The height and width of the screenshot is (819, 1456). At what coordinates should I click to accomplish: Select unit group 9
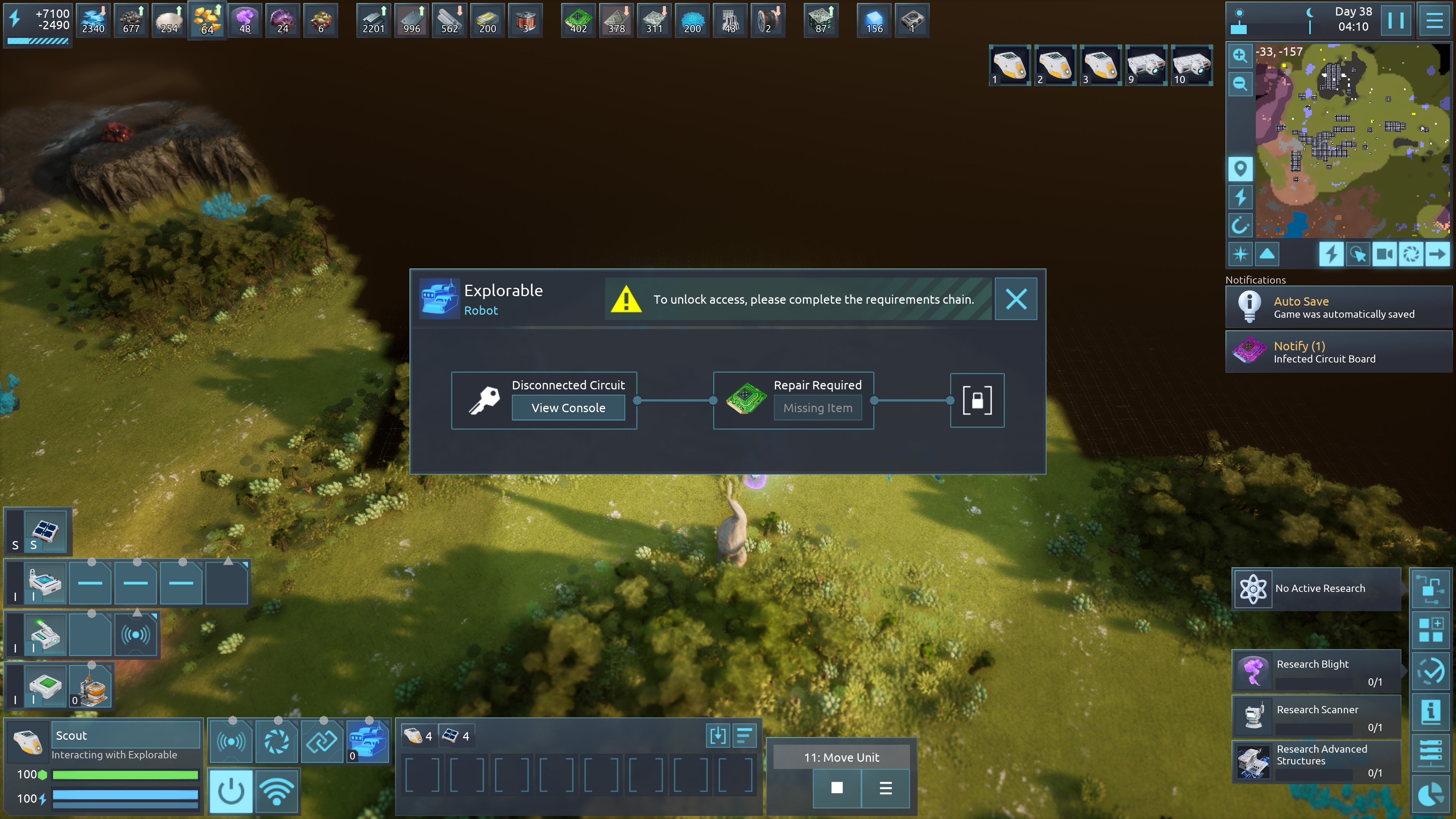[x=1146, y=66]
